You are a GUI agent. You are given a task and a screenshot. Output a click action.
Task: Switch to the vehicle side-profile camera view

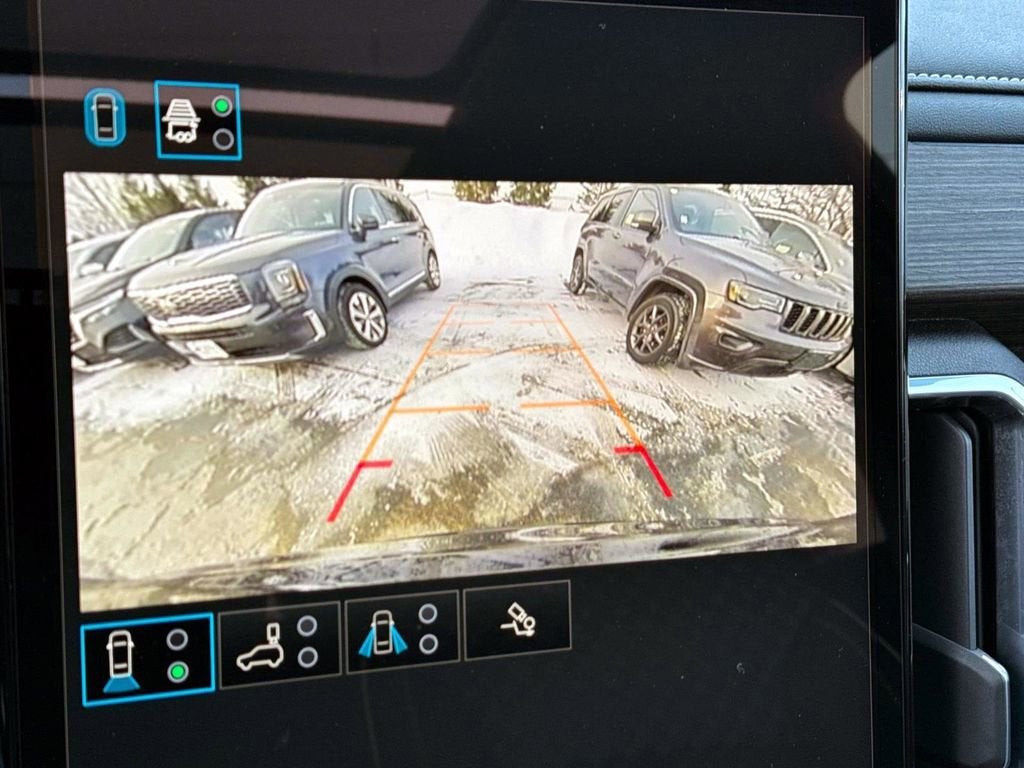[279, 644]
